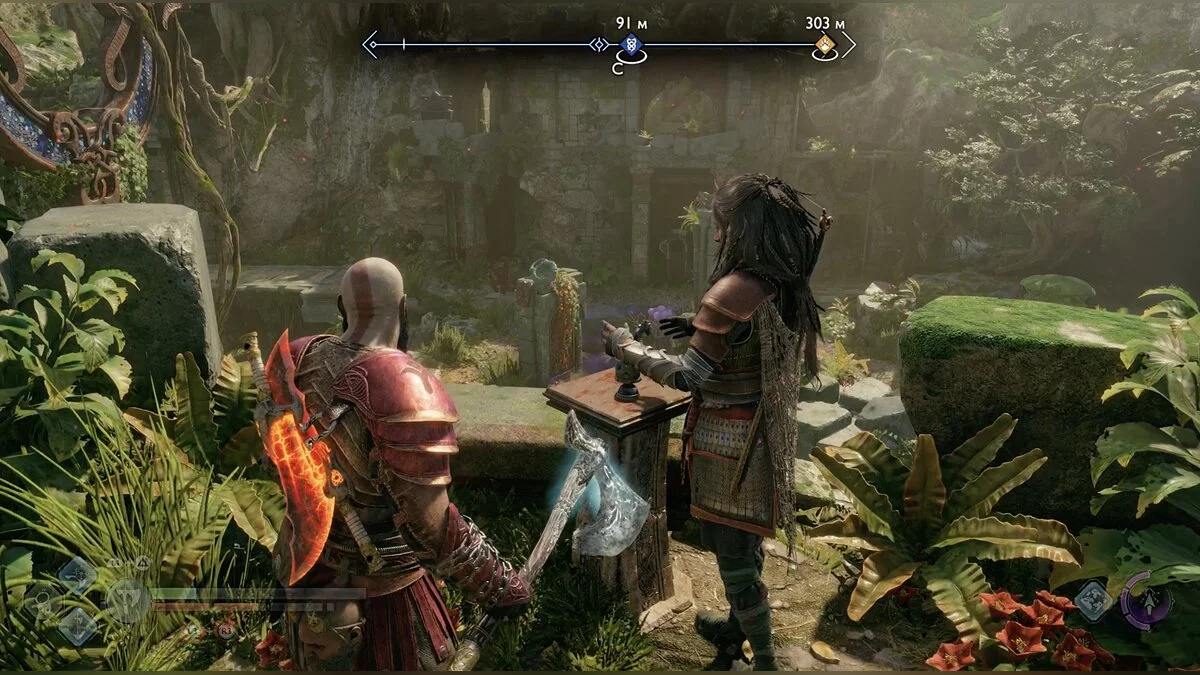Select the round Leviathan Axe weapon icon
Image resolution: width=1200 pixels, height=675 pixels.
pyautogui.click(x=127, y=602)
